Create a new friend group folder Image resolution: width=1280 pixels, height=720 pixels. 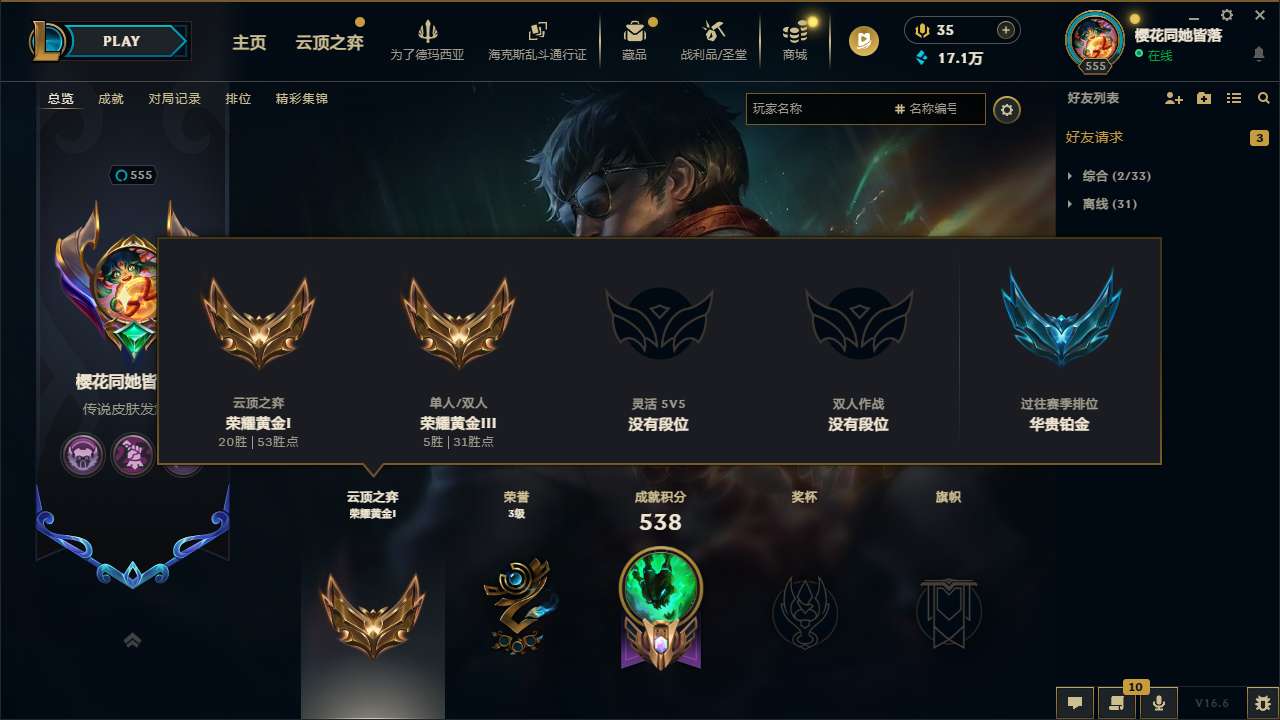pos(1203,98)
